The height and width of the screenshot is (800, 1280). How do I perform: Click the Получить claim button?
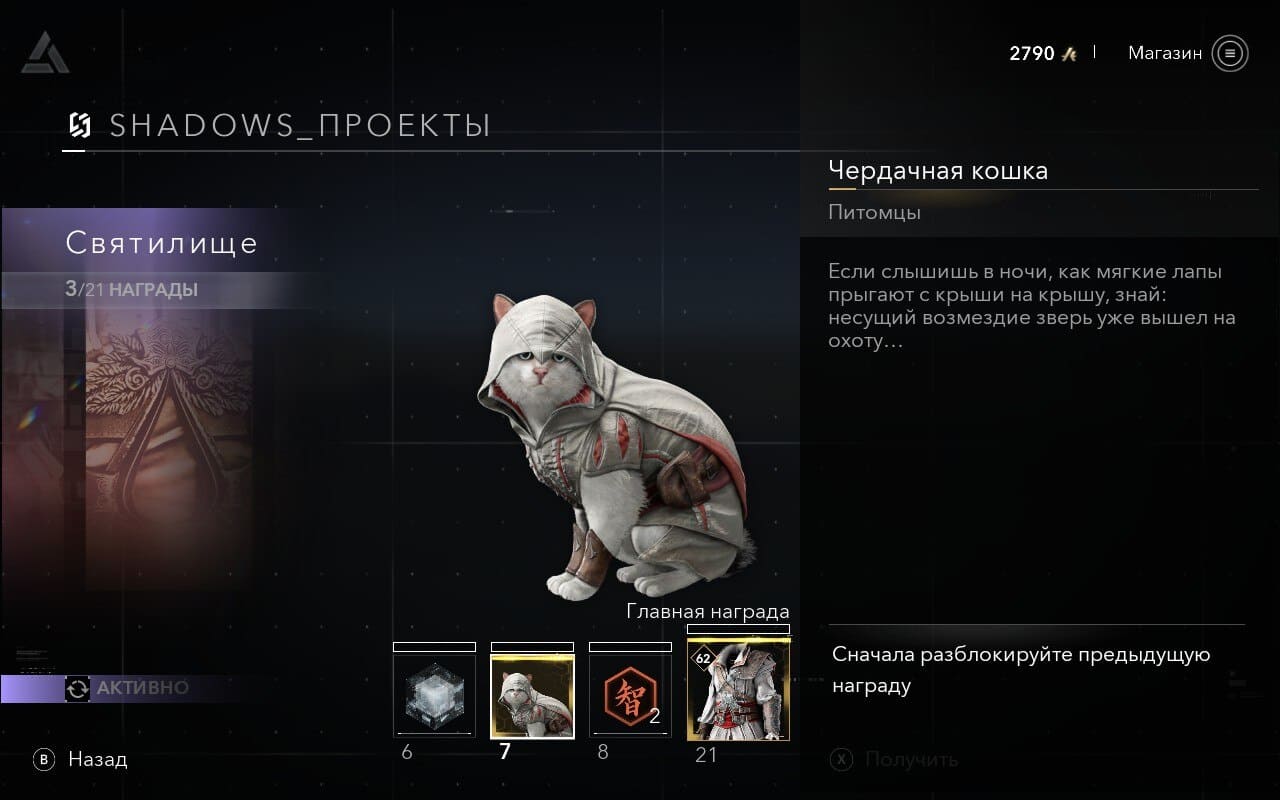coord(895,760)
